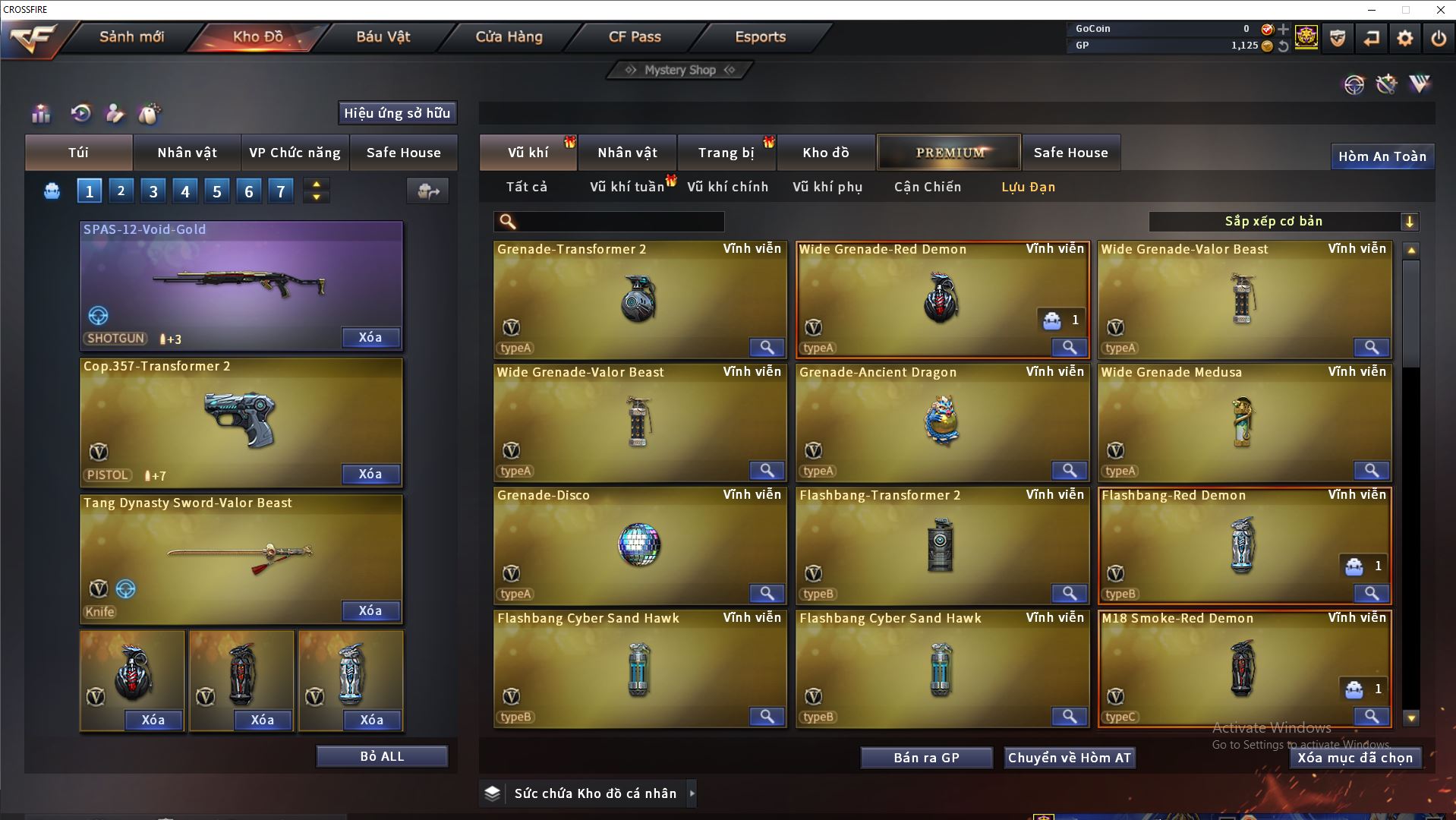Select bag slot number 3
Screen dimensions: 1456x820
tap(153, 191)
